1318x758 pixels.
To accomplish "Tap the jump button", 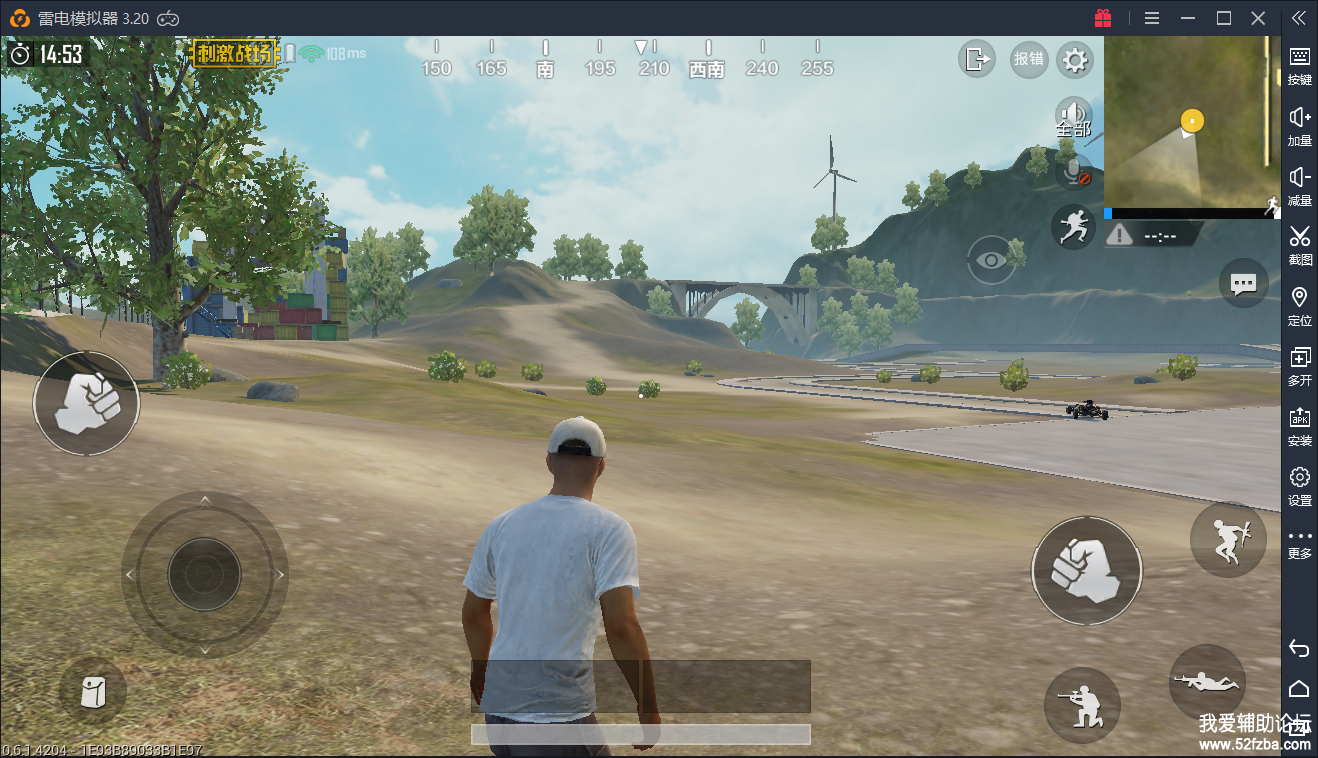I will [x=1228, y=540].
